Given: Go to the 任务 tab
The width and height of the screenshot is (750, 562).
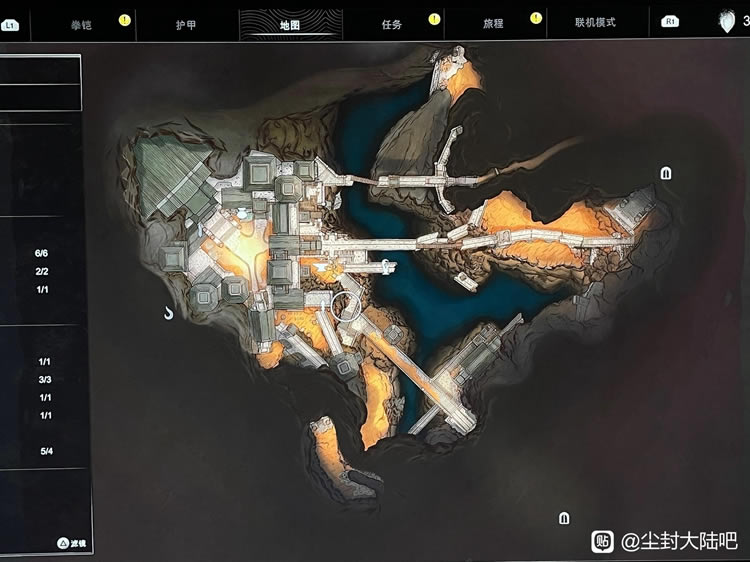Looking at the screenshot, I should click(x=391, y=23).
